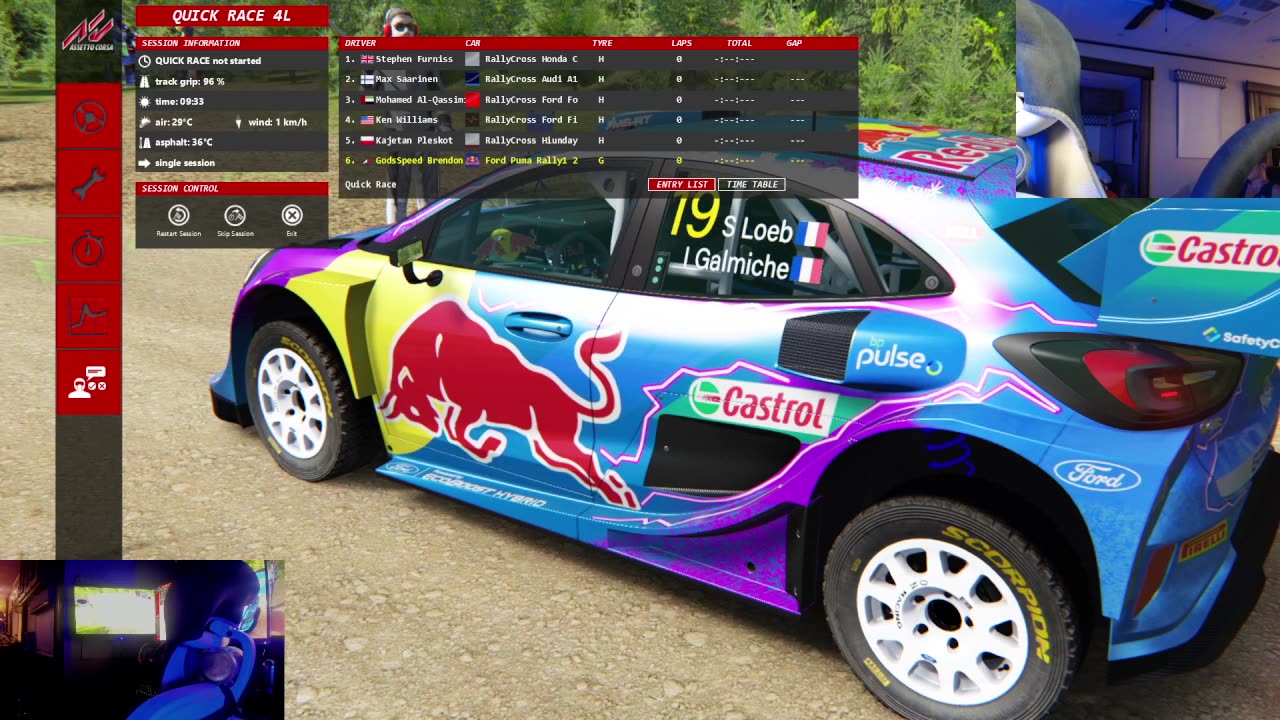Select Ken Williams in the entry list
The image size is (1280, 720).
click(x=406, y=120)
